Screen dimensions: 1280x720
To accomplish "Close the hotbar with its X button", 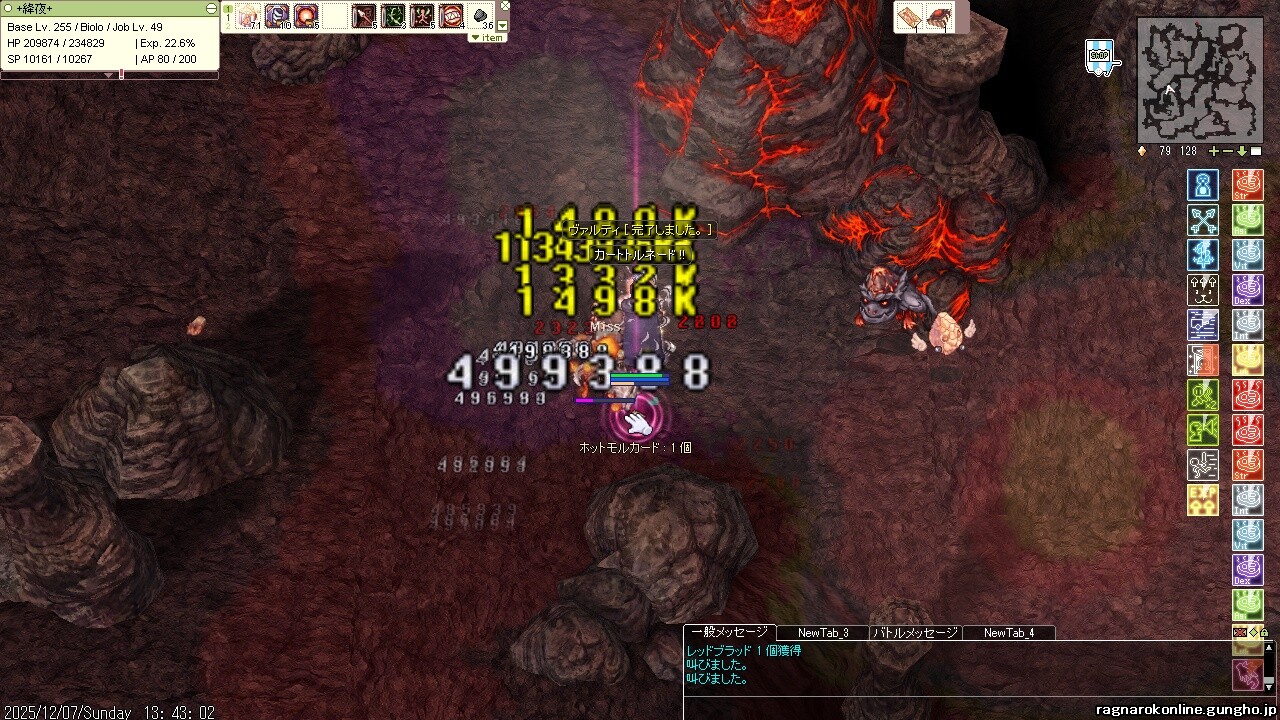I will pos(503,7).
